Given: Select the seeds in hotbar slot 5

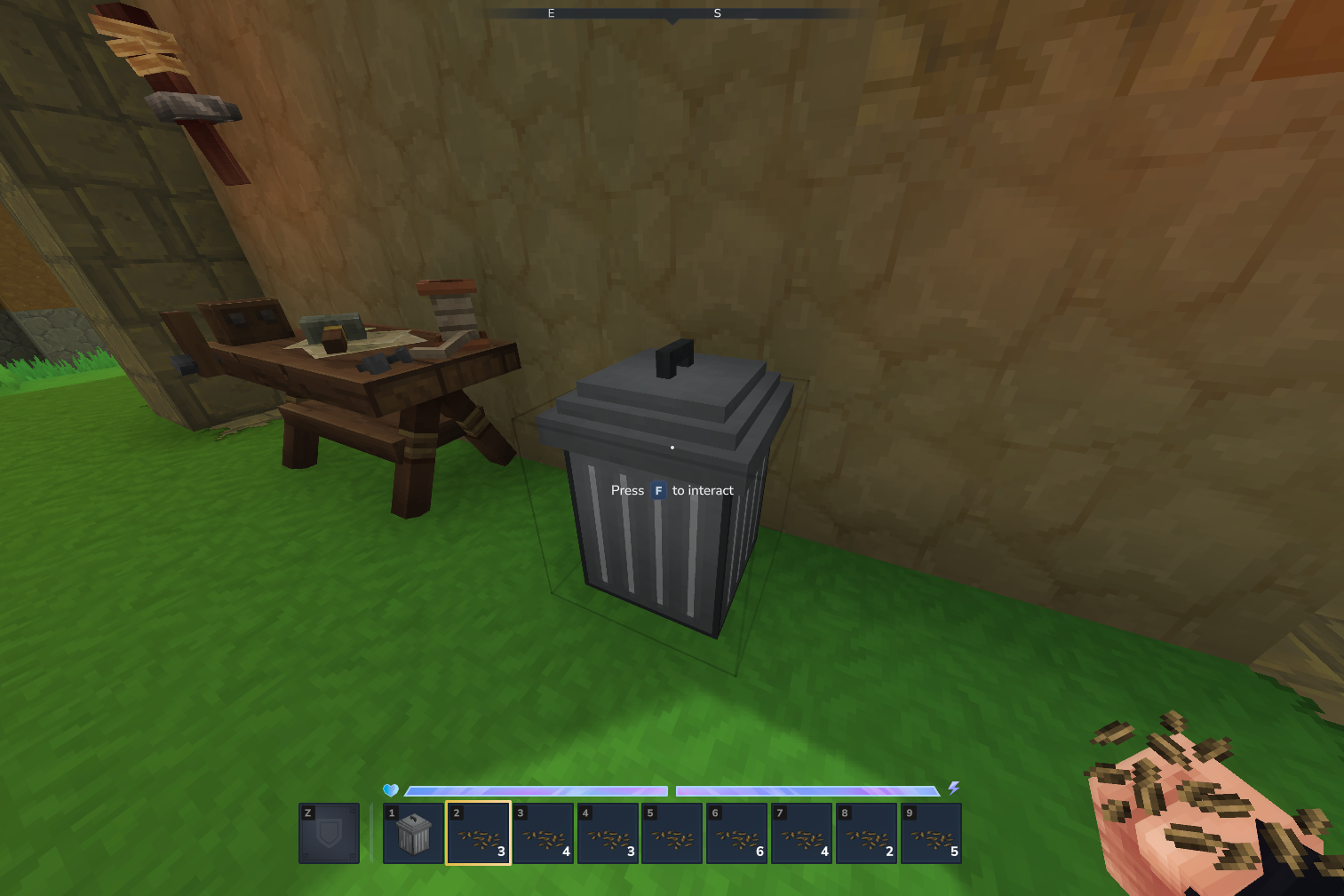Looking at the screenshot, I should [x=672, y=833].
